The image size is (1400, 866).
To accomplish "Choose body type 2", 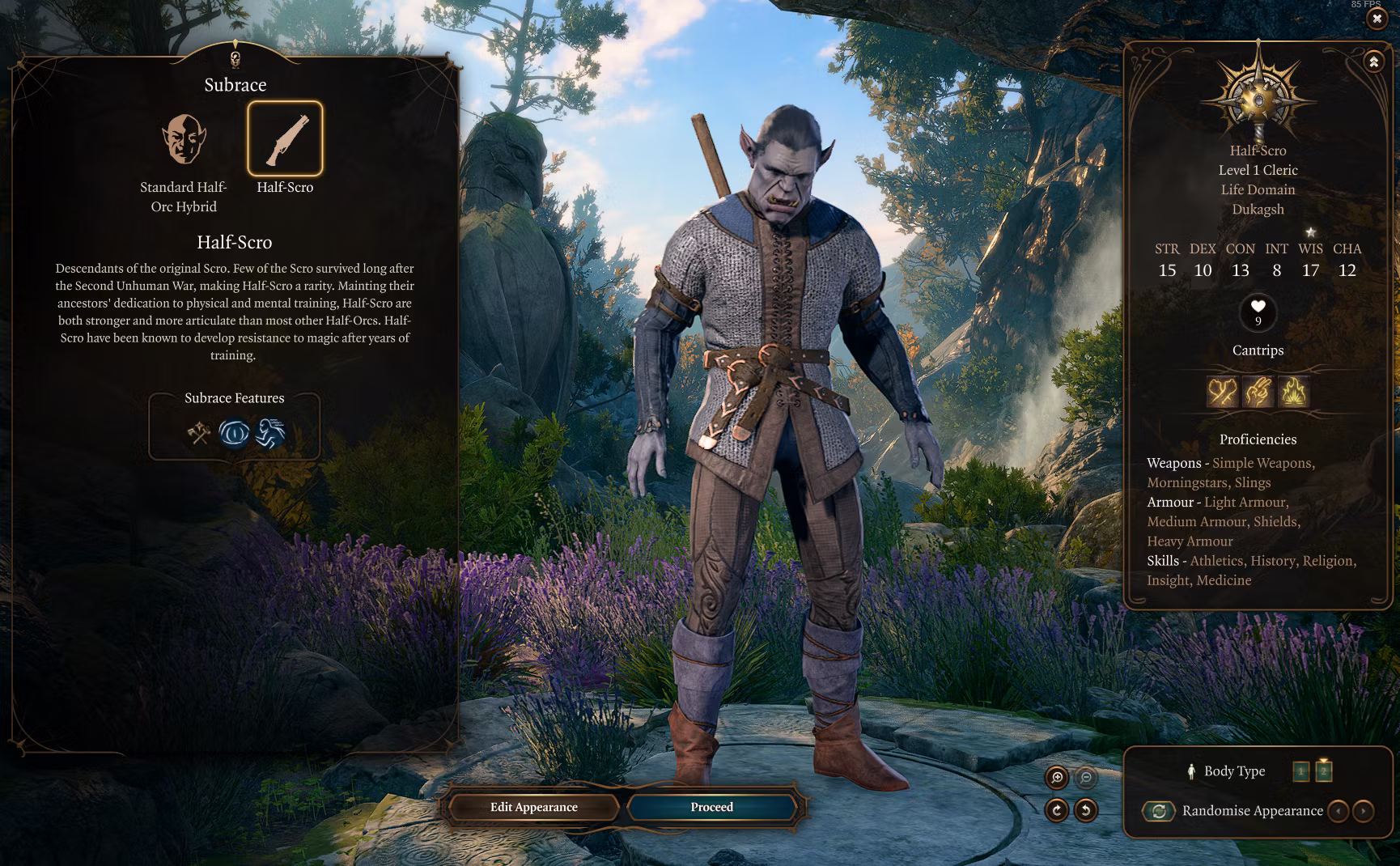I will click(1324, 770).
